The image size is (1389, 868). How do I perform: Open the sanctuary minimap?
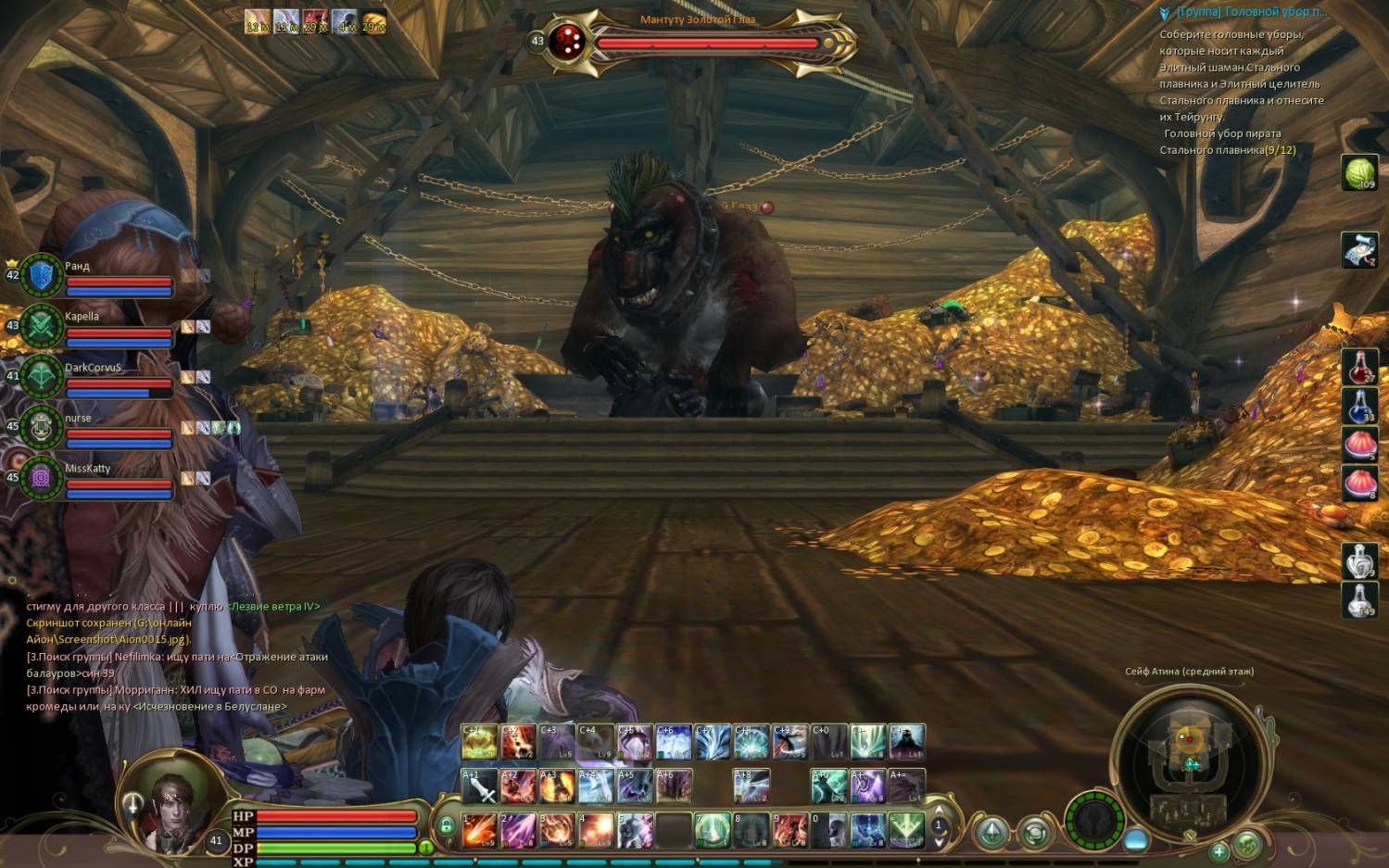click(x=1190, y=755)
